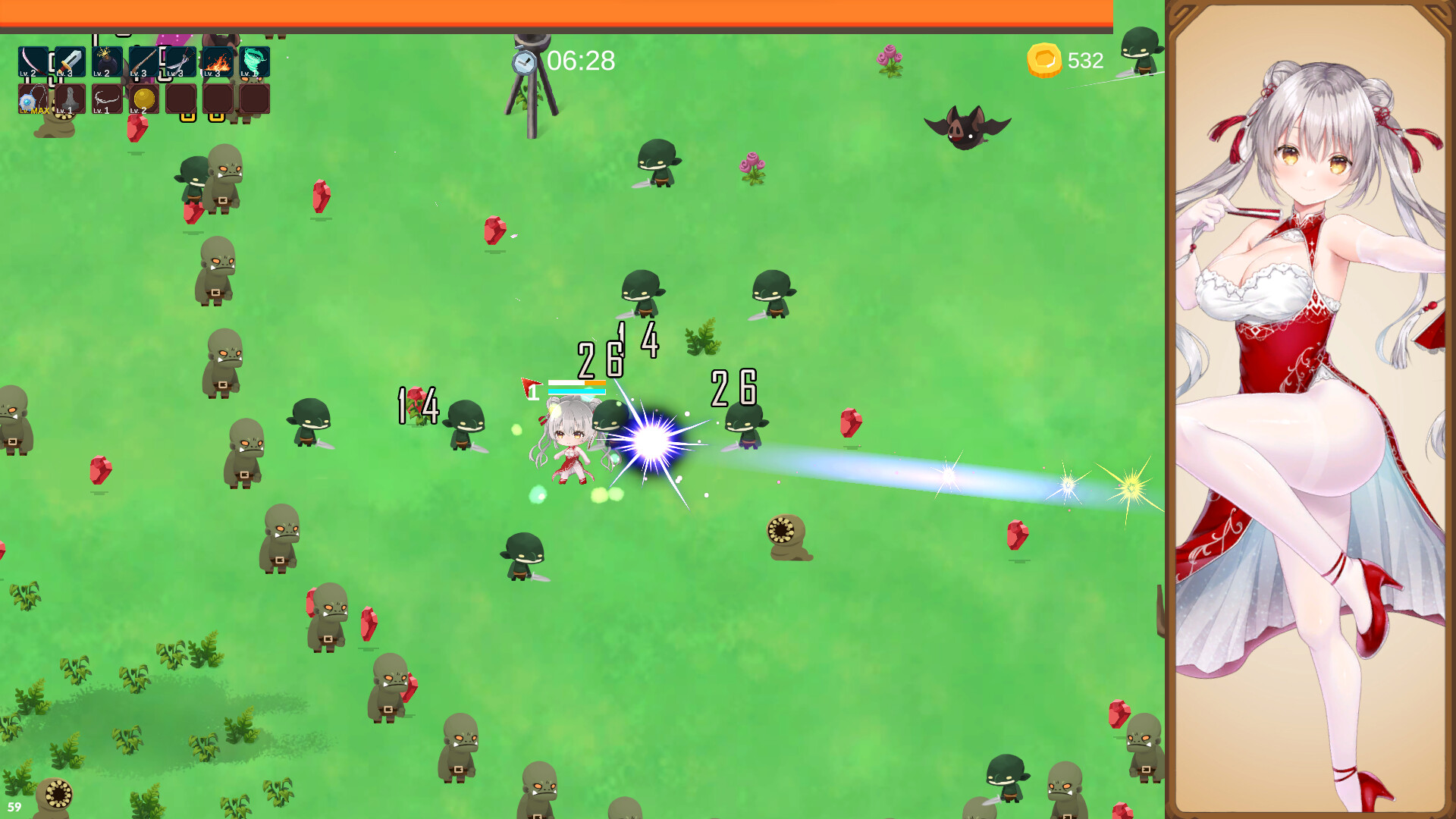
Task: Select the Lv.2 golden bell item icon
Action: pos(142,99)
